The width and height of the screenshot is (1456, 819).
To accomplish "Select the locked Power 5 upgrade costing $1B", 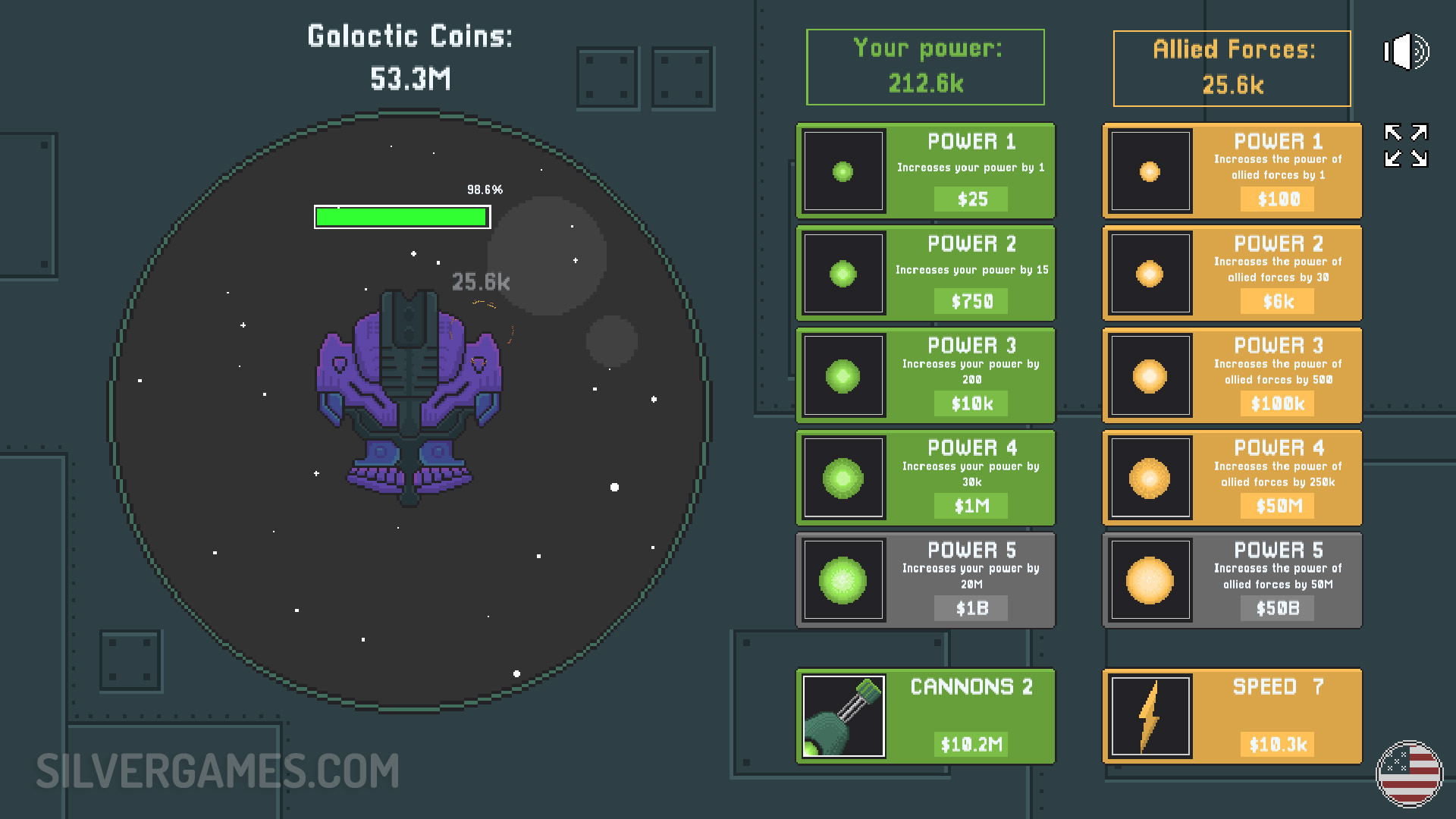I will [925, 581].
